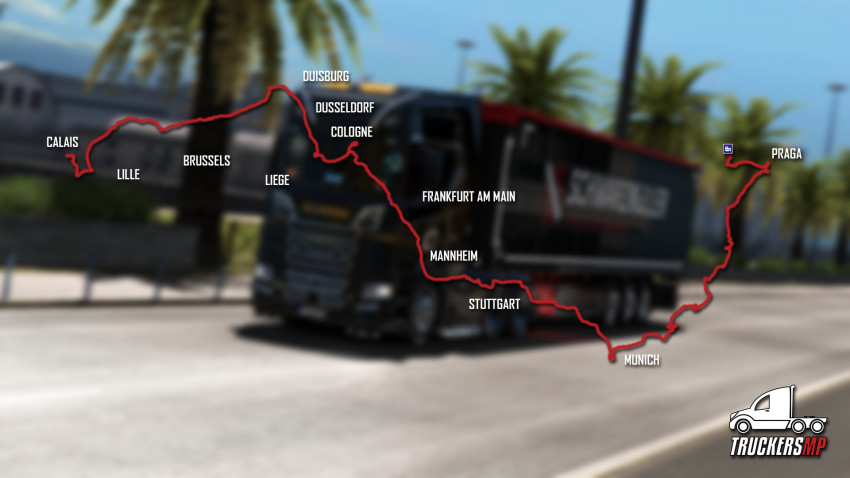Pick the Duisburg city label

point(326,76)
